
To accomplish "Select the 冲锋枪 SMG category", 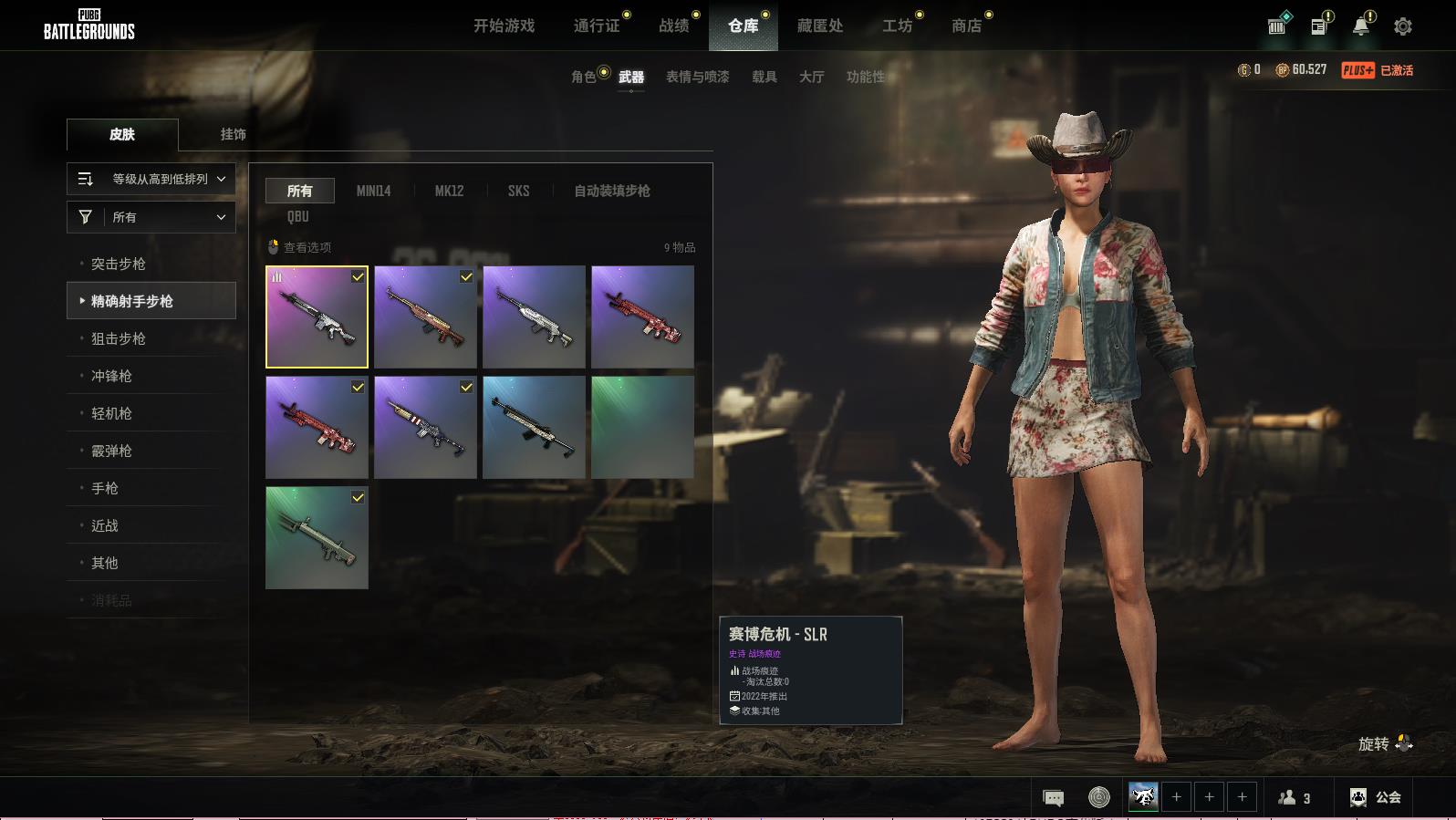I will pos(111,376).
